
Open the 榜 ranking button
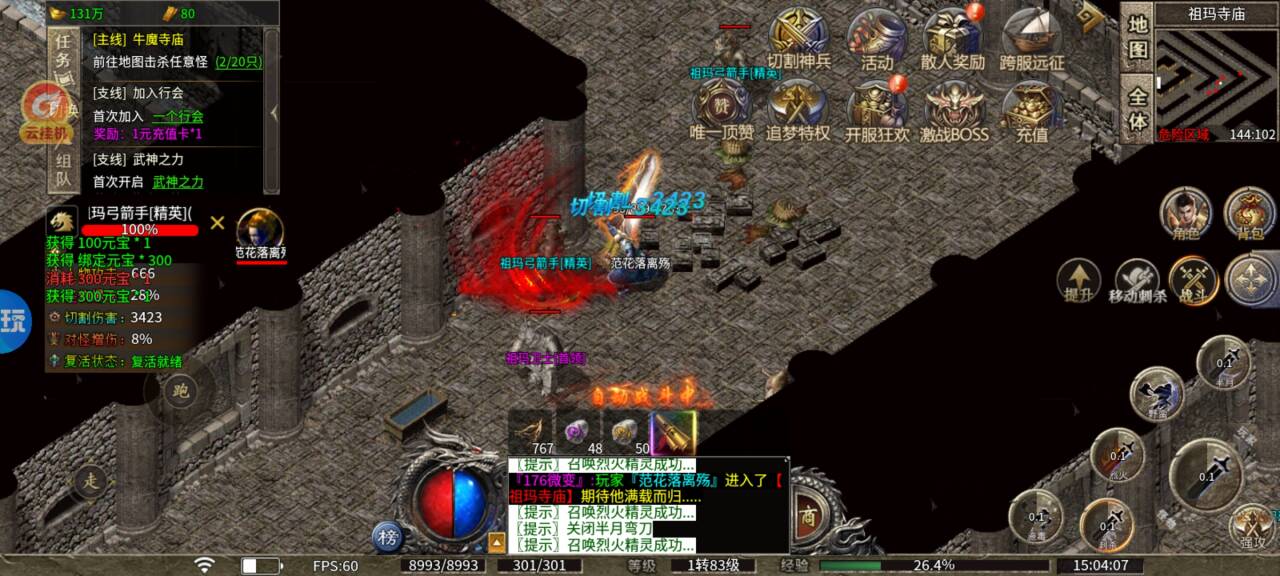pyautogui.click(x=388, y=537)
